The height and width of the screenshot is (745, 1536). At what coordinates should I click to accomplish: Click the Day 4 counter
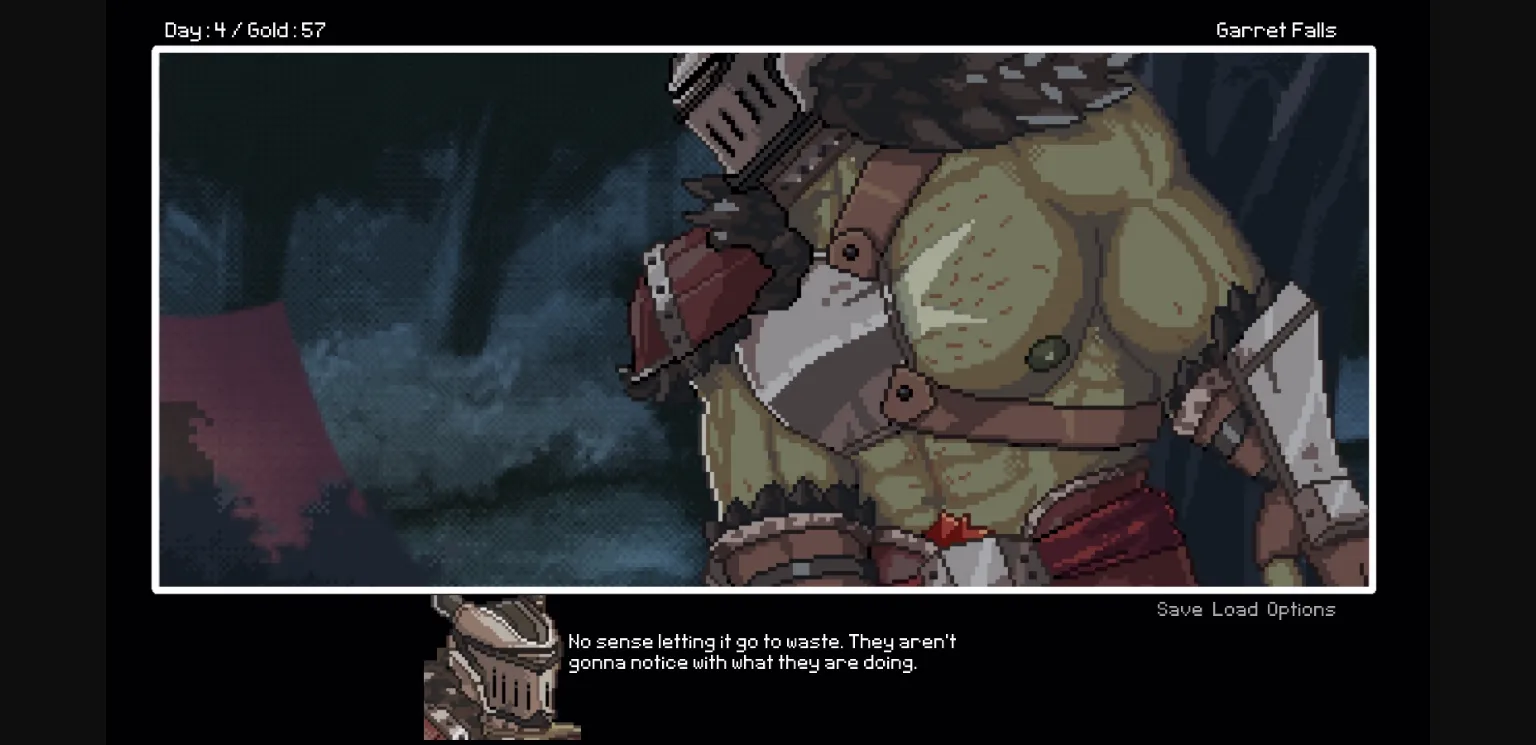194,29
